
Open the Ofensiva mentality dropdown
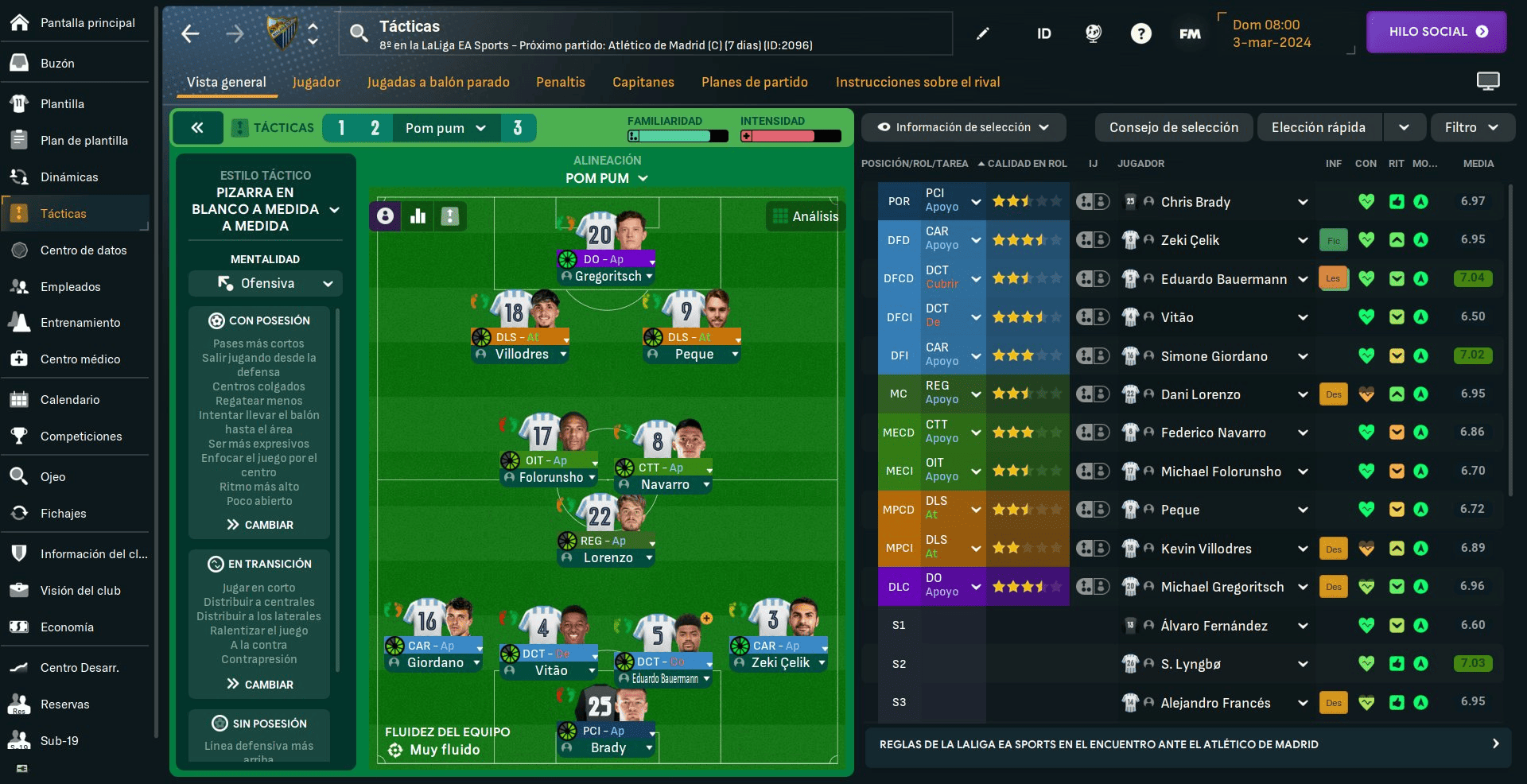tap(266, 284)
